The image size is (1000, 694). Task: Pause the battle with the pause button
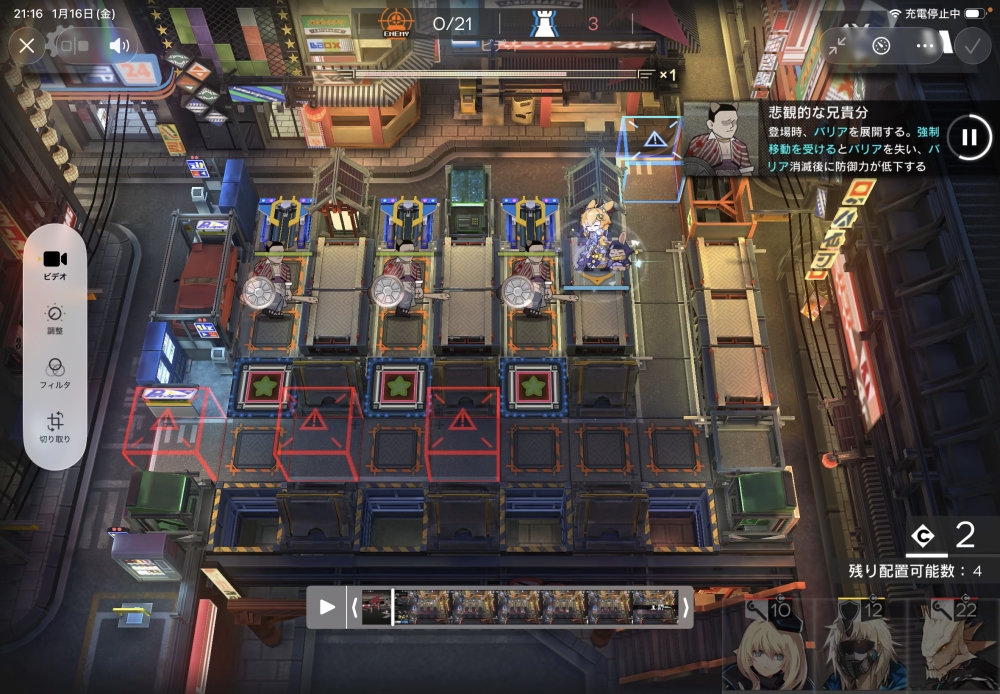(x=968, y=138)
